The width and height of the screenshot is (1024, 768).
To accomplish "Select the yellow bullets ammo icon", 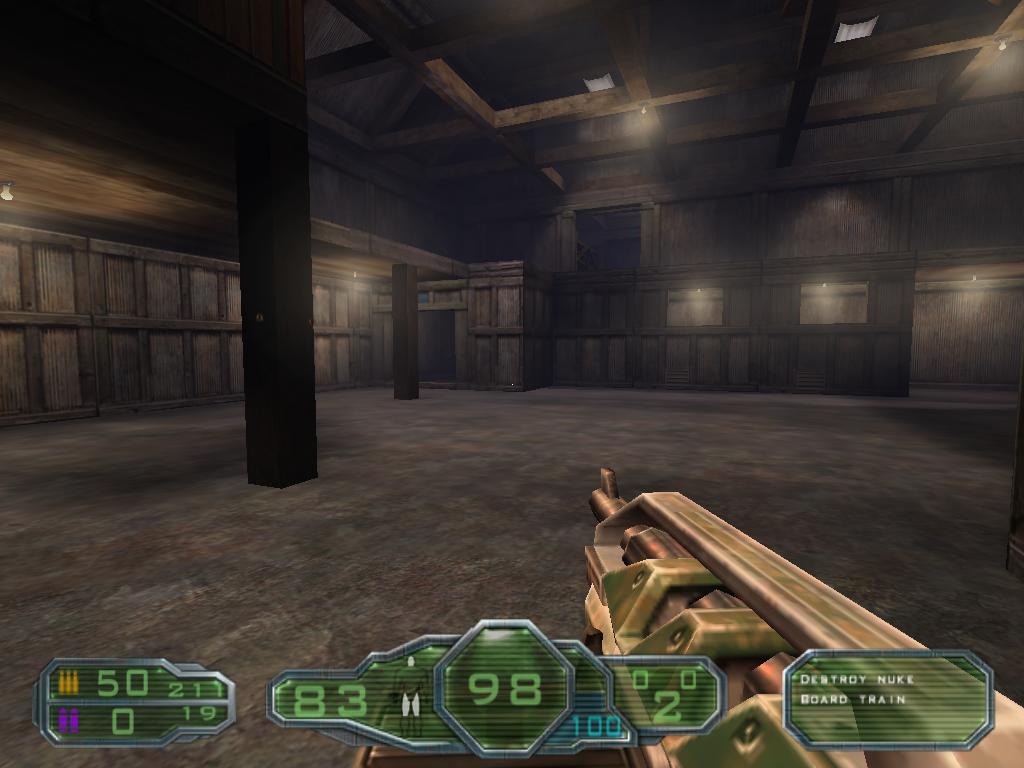I will (x=68, y=683).
